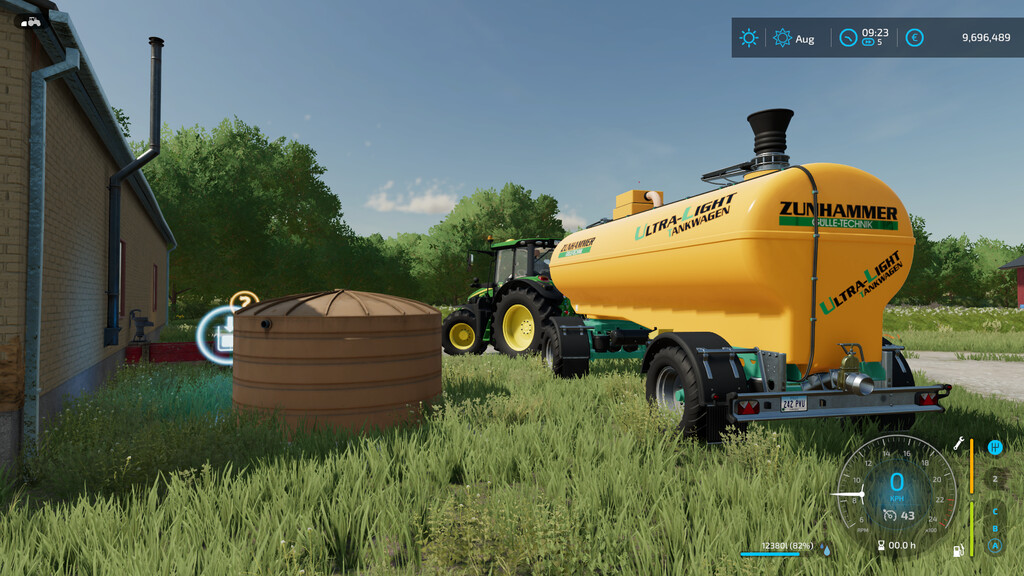This screenshot has width=1024, height=576.
Task: Select the August season icon
Action: (x=782, y=38)
